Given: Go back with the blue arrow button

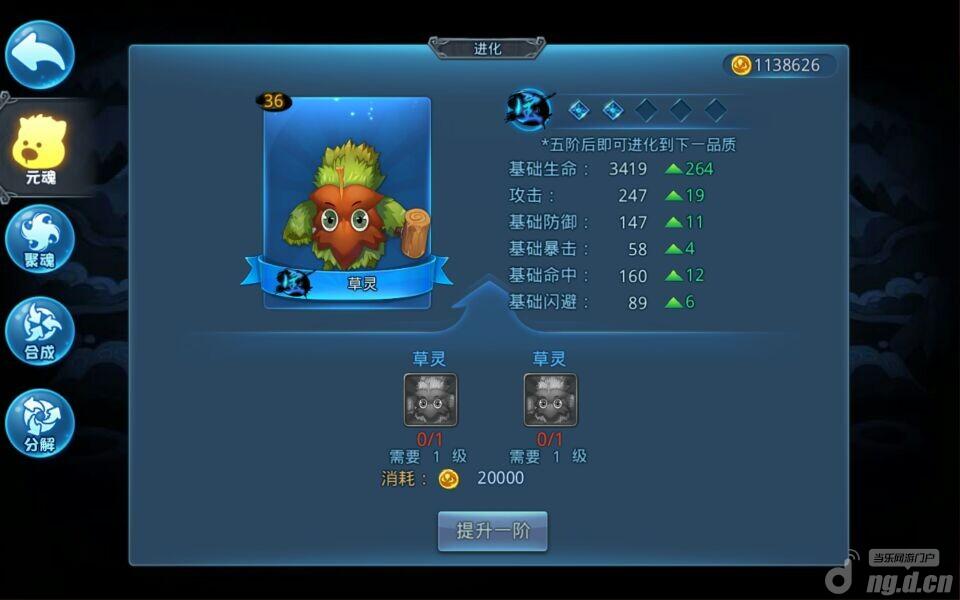Looking at the screenshot, I should coord(40,55).
